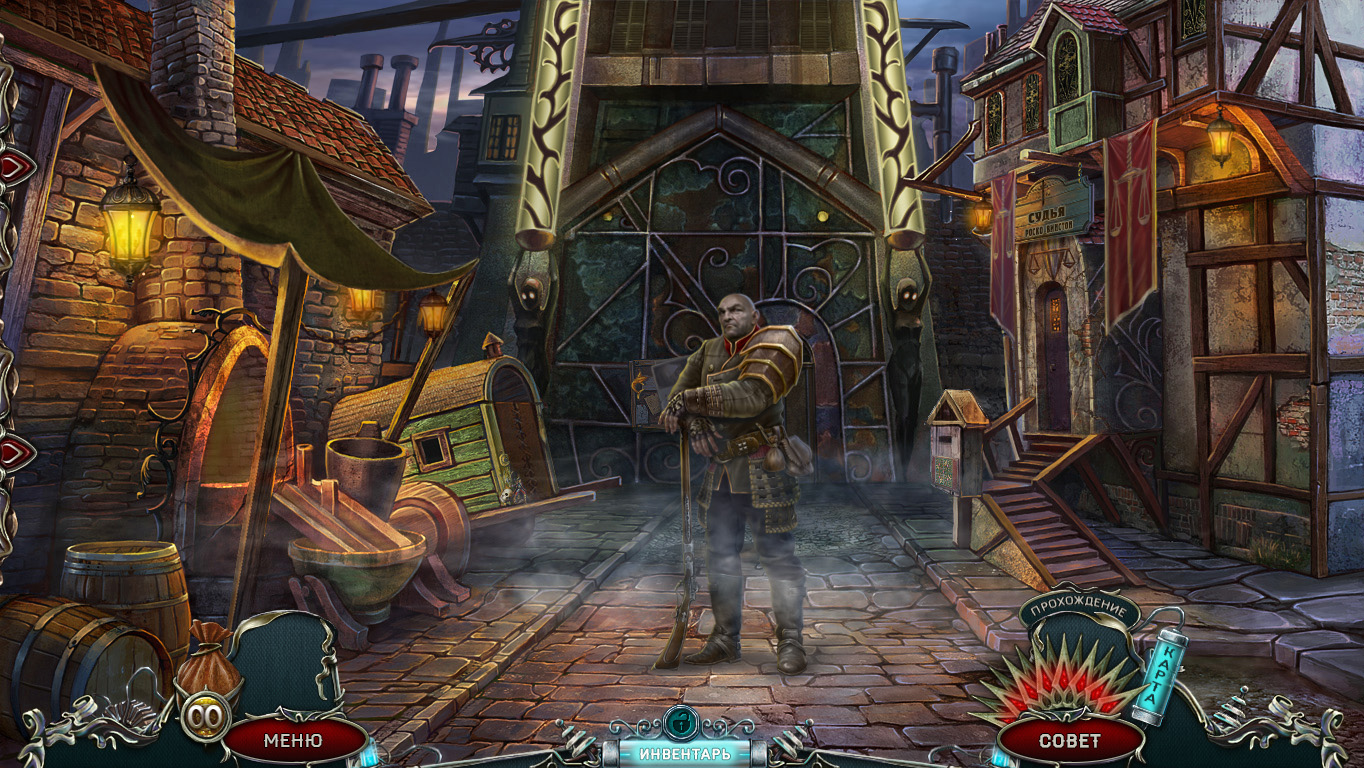Use the СОВЕТ hint button
The image size is (1364, 768).
tap(1069, 741)
